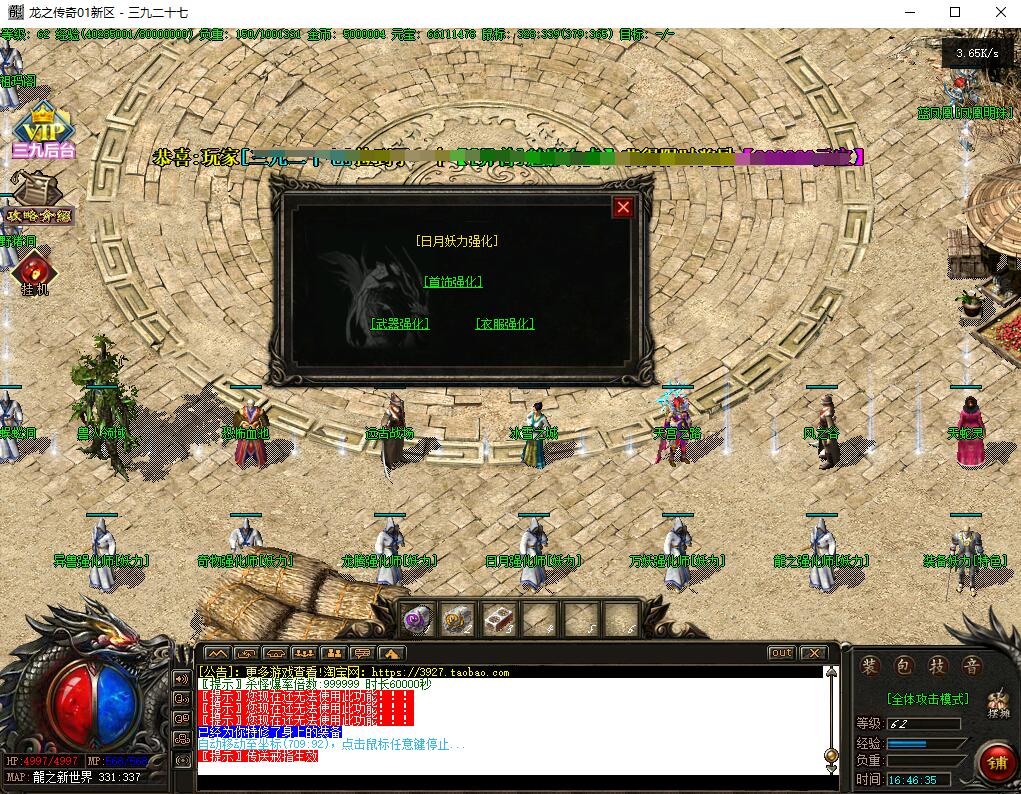Maximize the game window
Image resolution: width=1021 pixels, height=794 pixels.
coord(955,13)
